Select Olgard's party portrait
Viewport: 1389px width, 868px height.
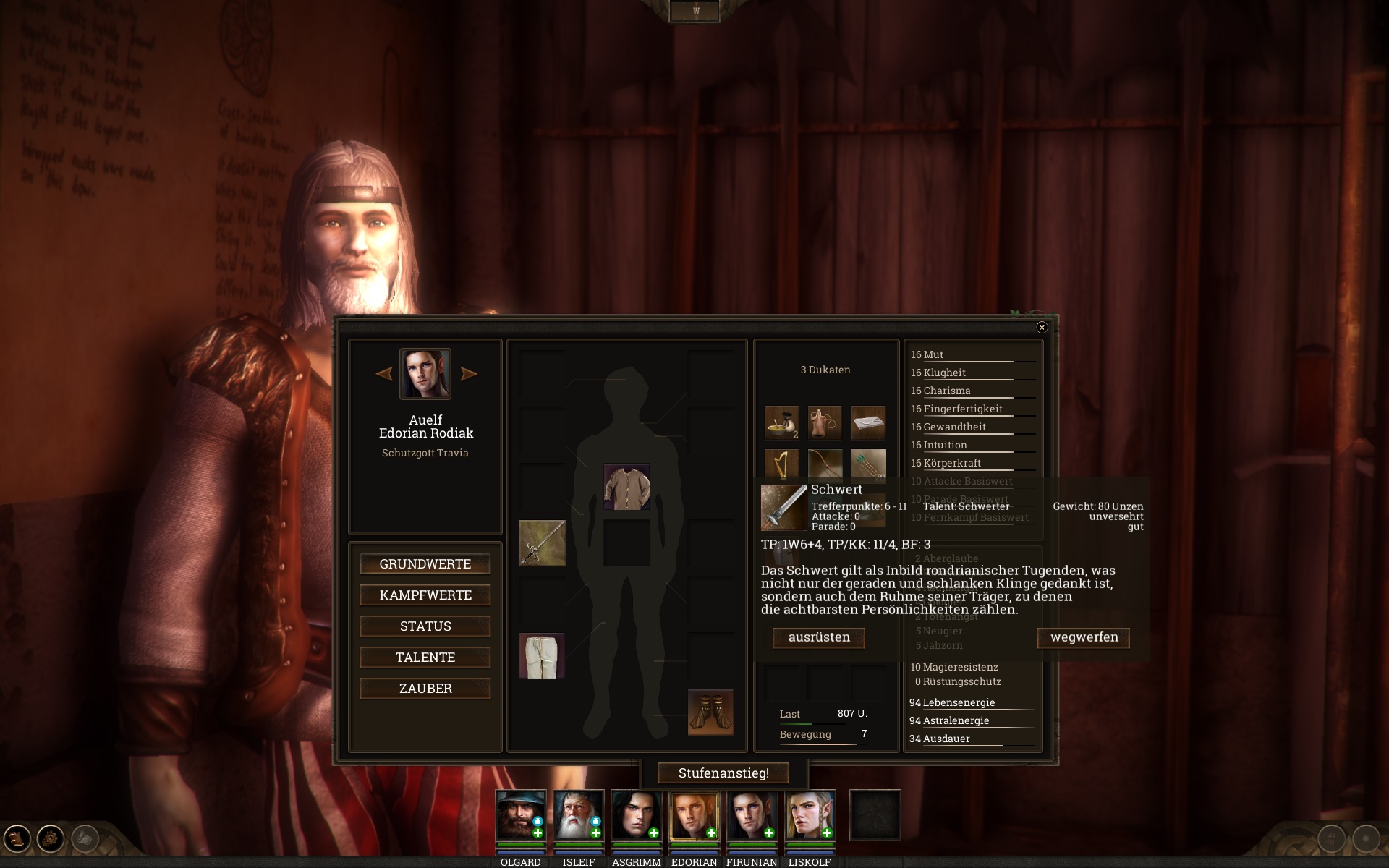click(520, 815)
